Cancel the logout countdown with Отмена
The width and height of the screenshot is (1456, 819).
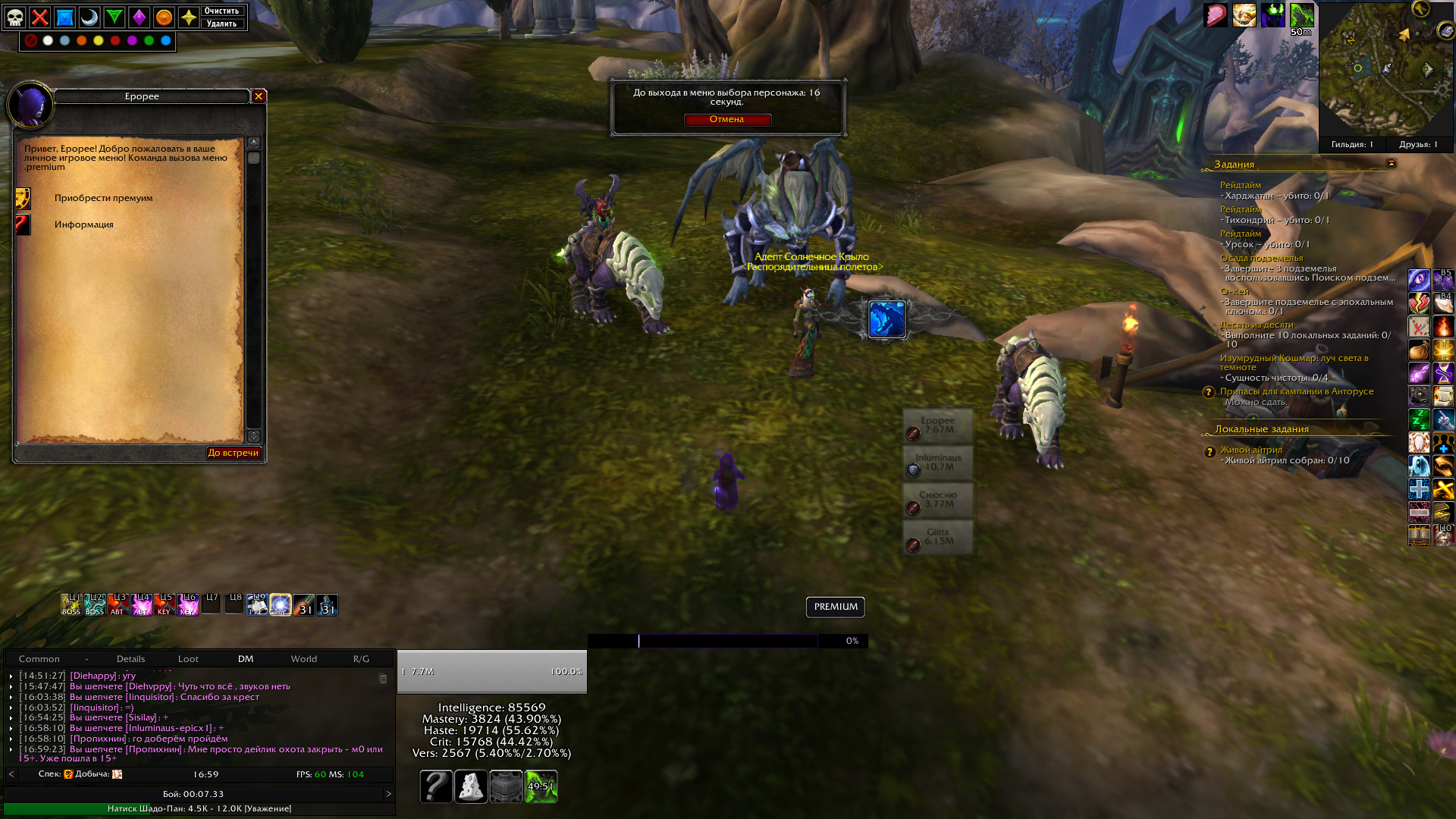tap(727, 120)
